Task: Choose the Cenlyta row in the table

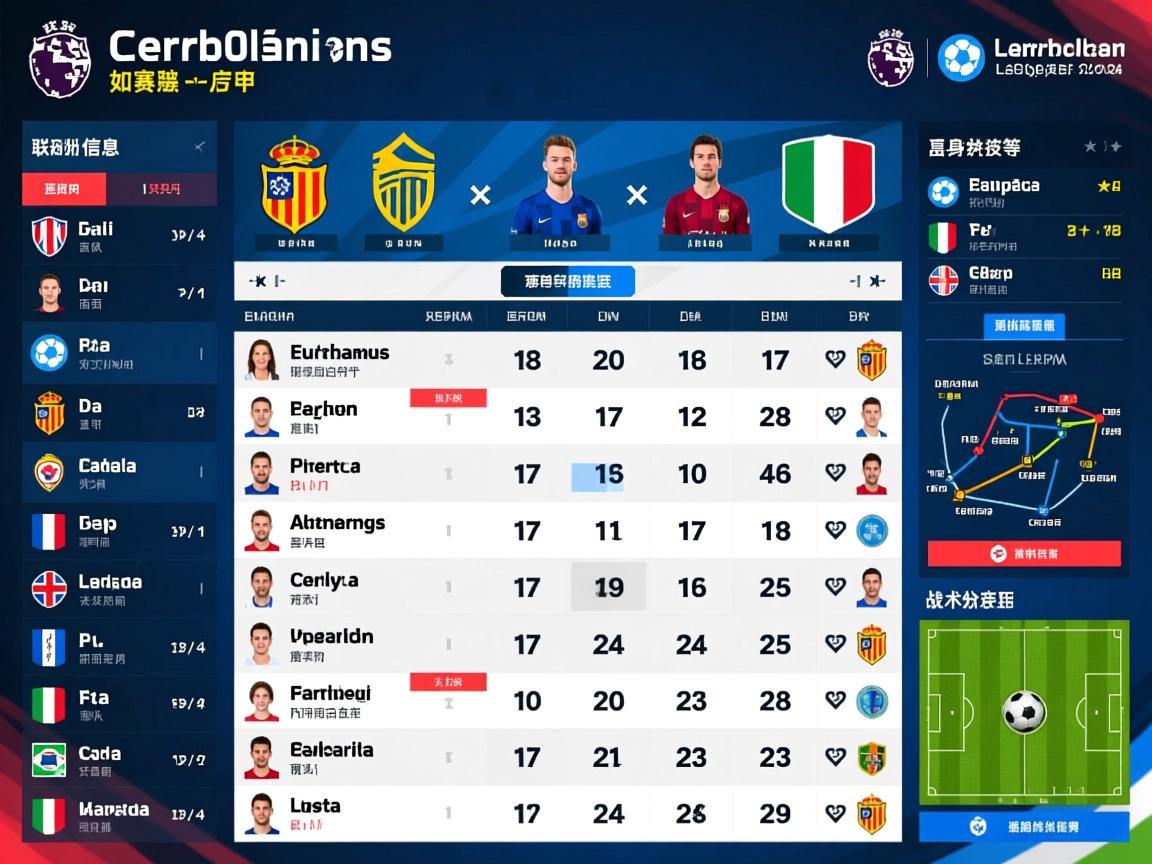Action: [324, 587]
